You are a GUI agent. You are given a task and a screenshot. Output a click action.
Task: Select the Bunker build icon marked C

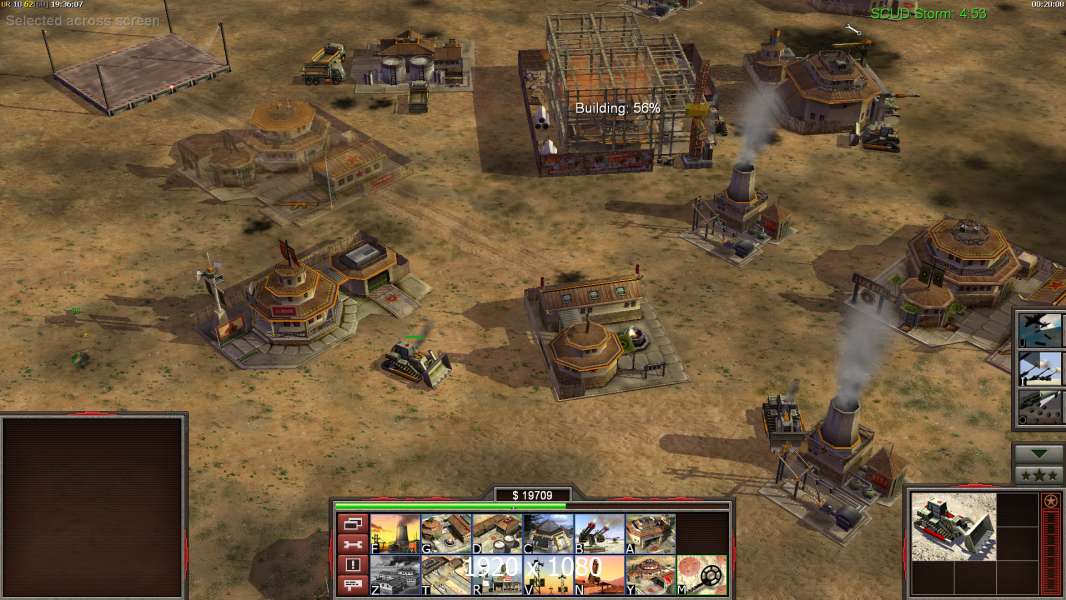[548, 534]
